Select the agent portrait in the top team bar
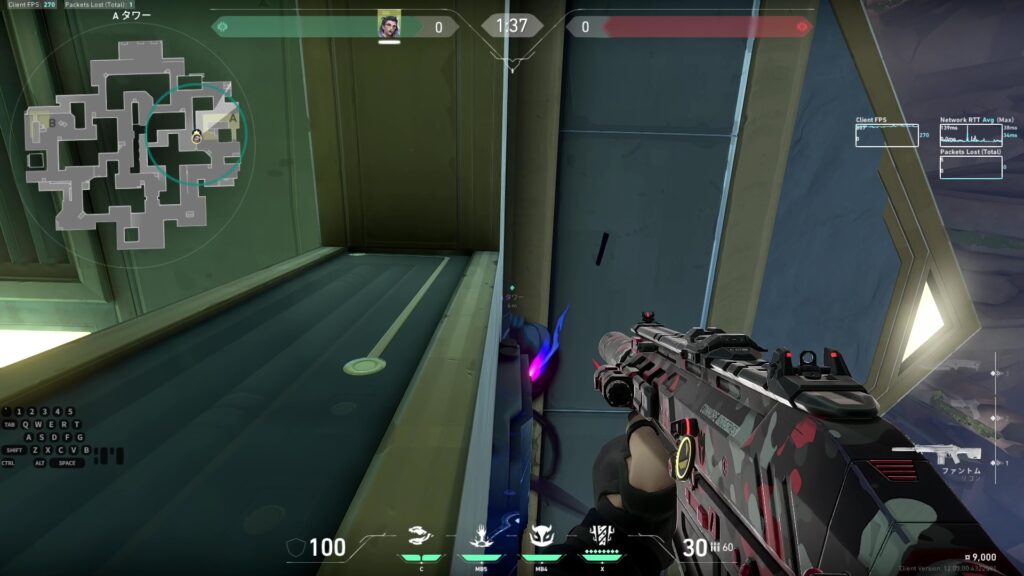 click(389, 25)
